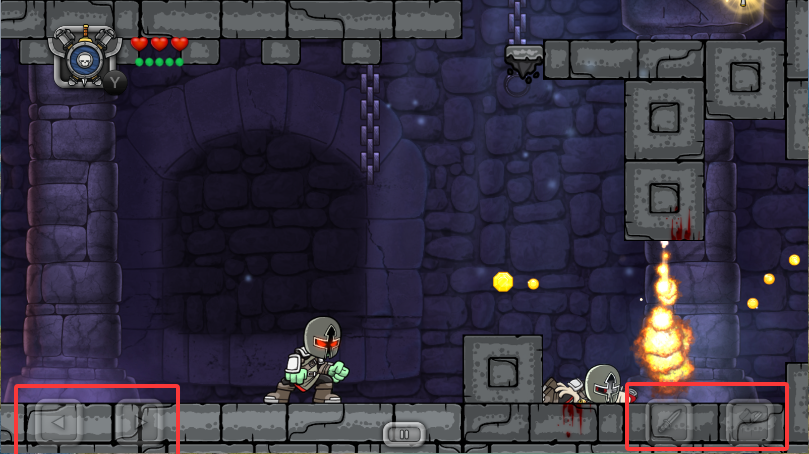Attack using the sword button
The height and width of the screenshot is (454, 809).
pyautogui.click(x=669, y=422)
